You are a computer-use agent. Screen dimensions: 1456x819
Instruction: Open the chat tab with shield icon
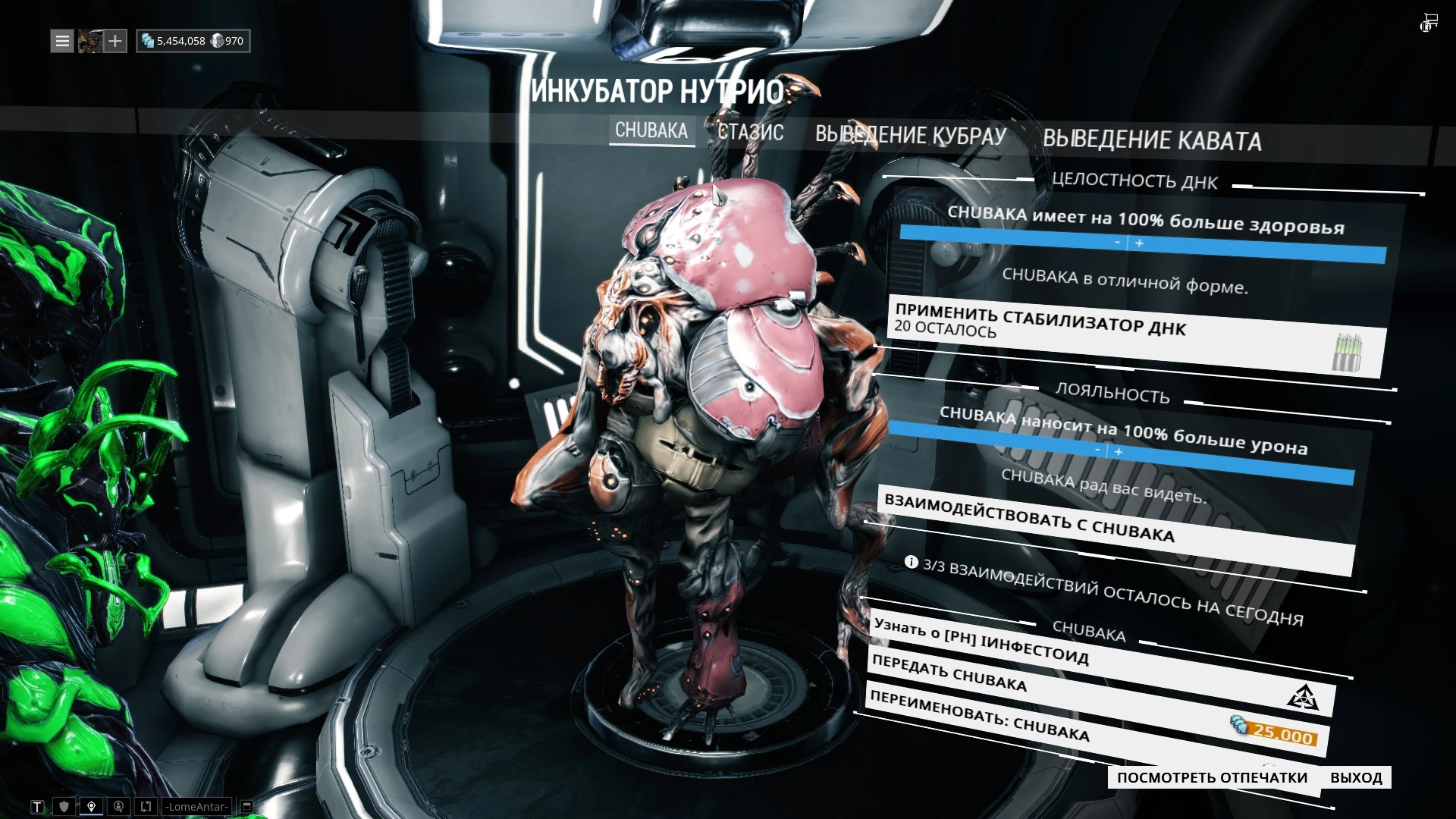64,807
